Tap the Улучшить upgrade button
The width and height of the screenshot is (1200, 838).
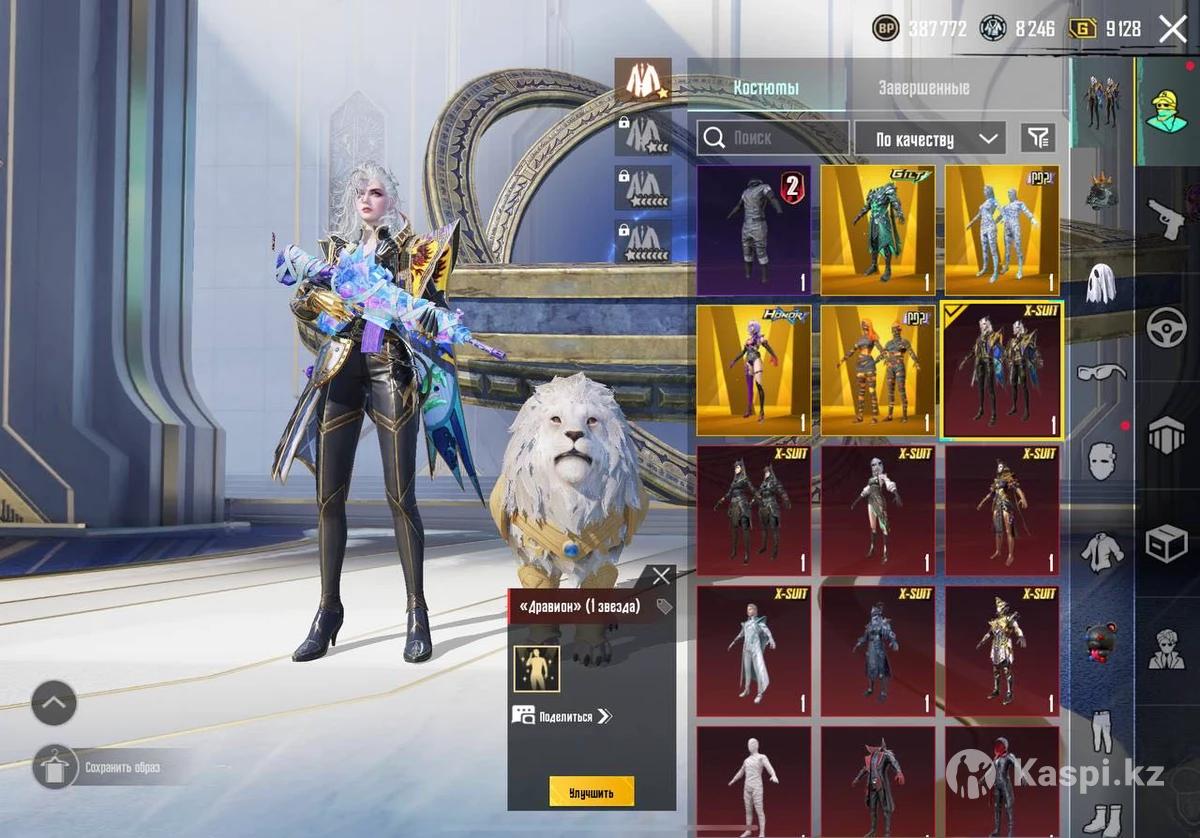coord(591,792)
